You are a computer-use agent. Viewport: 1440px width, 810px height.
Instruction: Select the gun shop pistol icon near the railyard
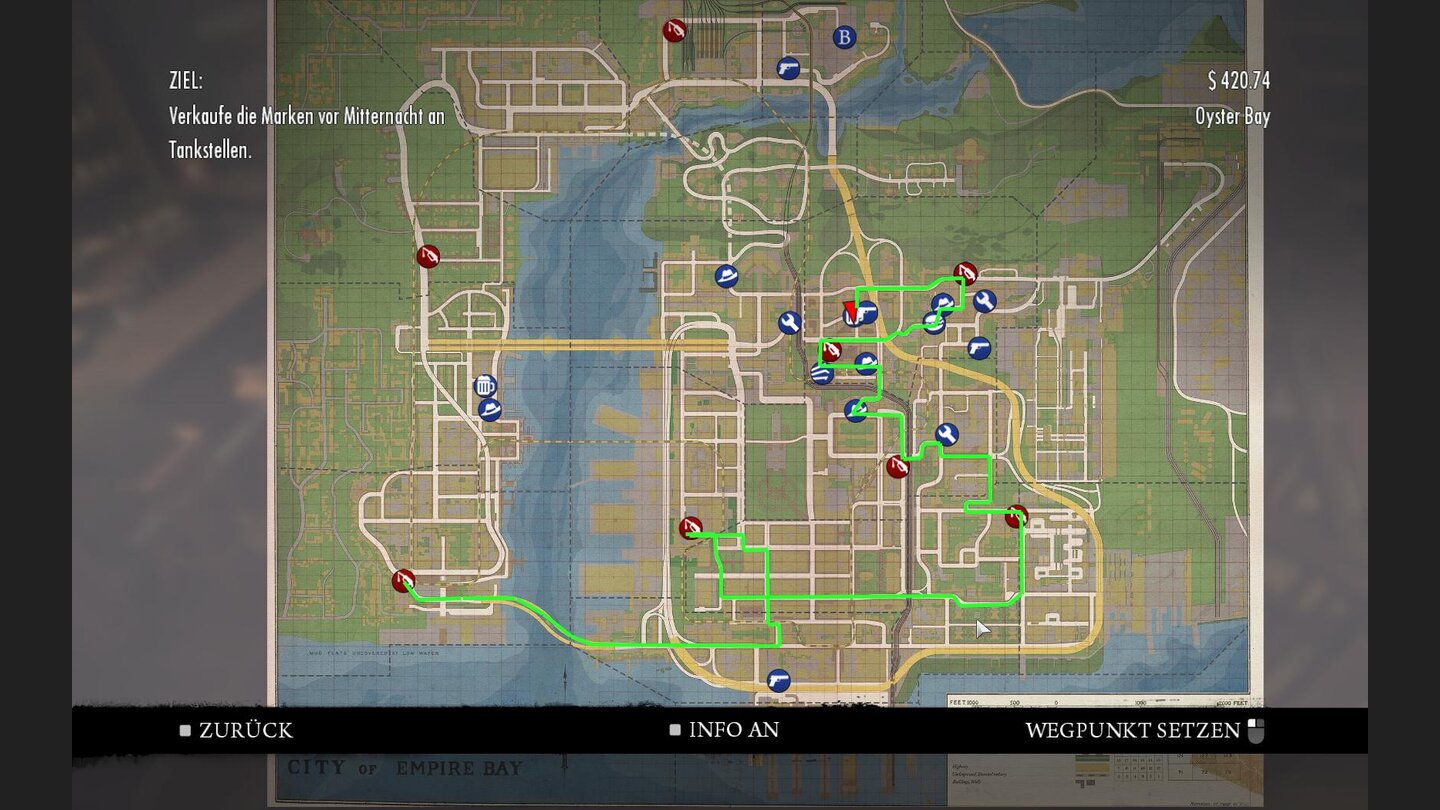(790, 65)
